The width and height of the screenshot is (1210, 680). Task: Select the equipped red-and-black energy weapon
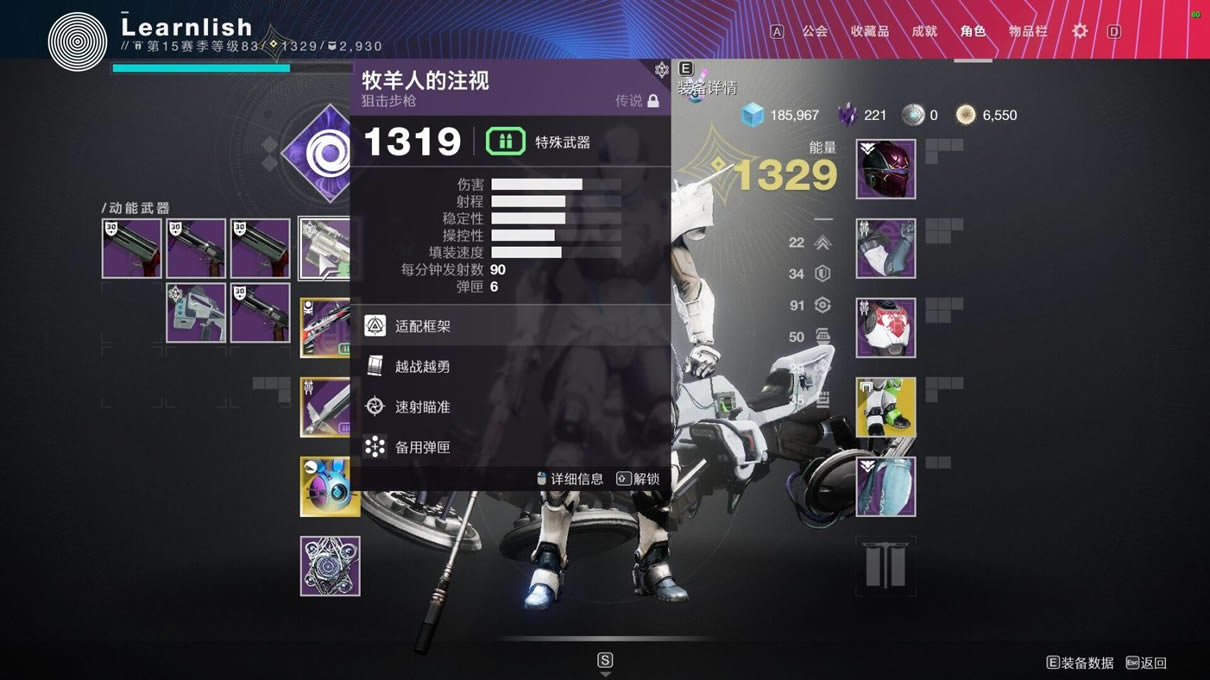coord(326,328)
